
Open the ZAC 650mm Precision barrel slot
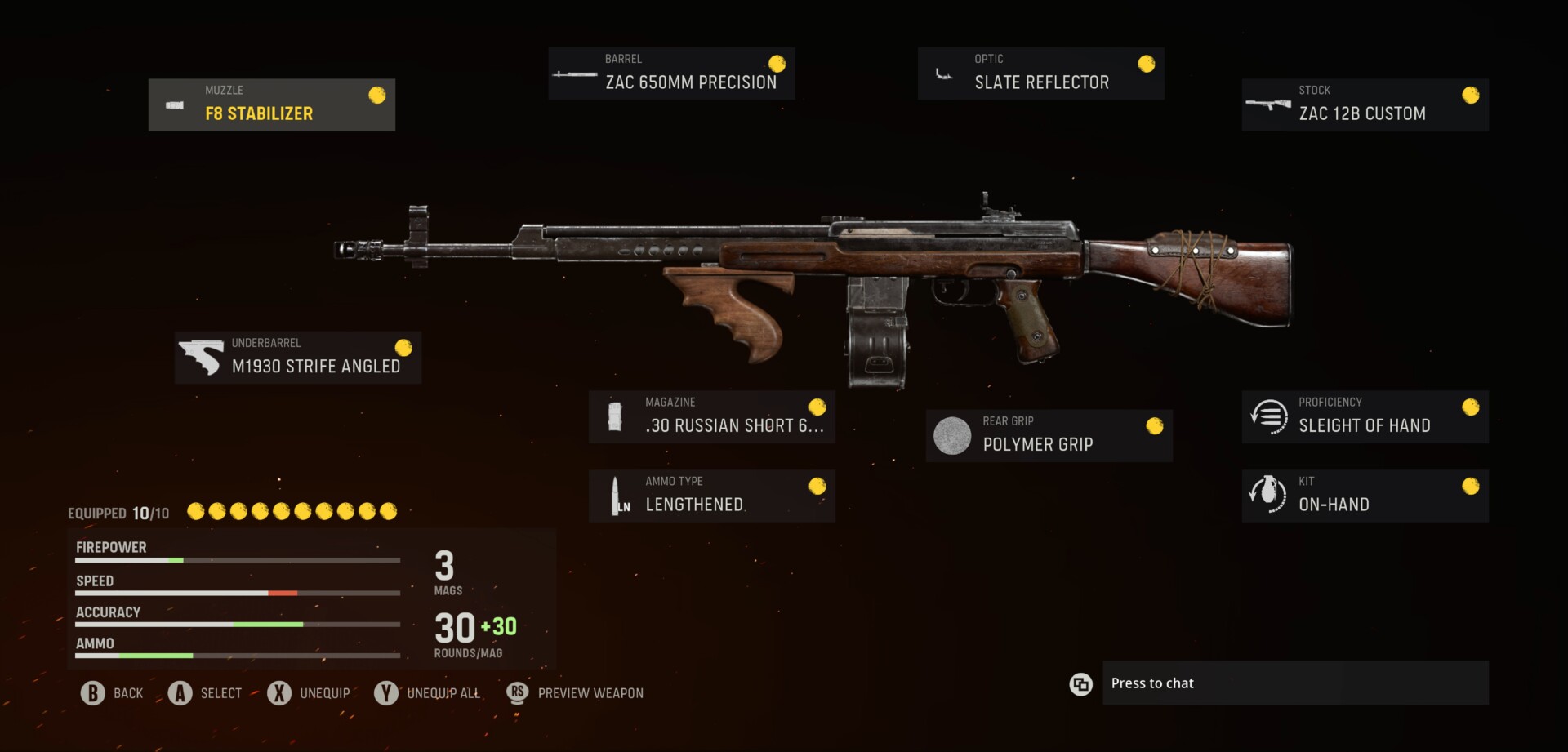[671, 73]
